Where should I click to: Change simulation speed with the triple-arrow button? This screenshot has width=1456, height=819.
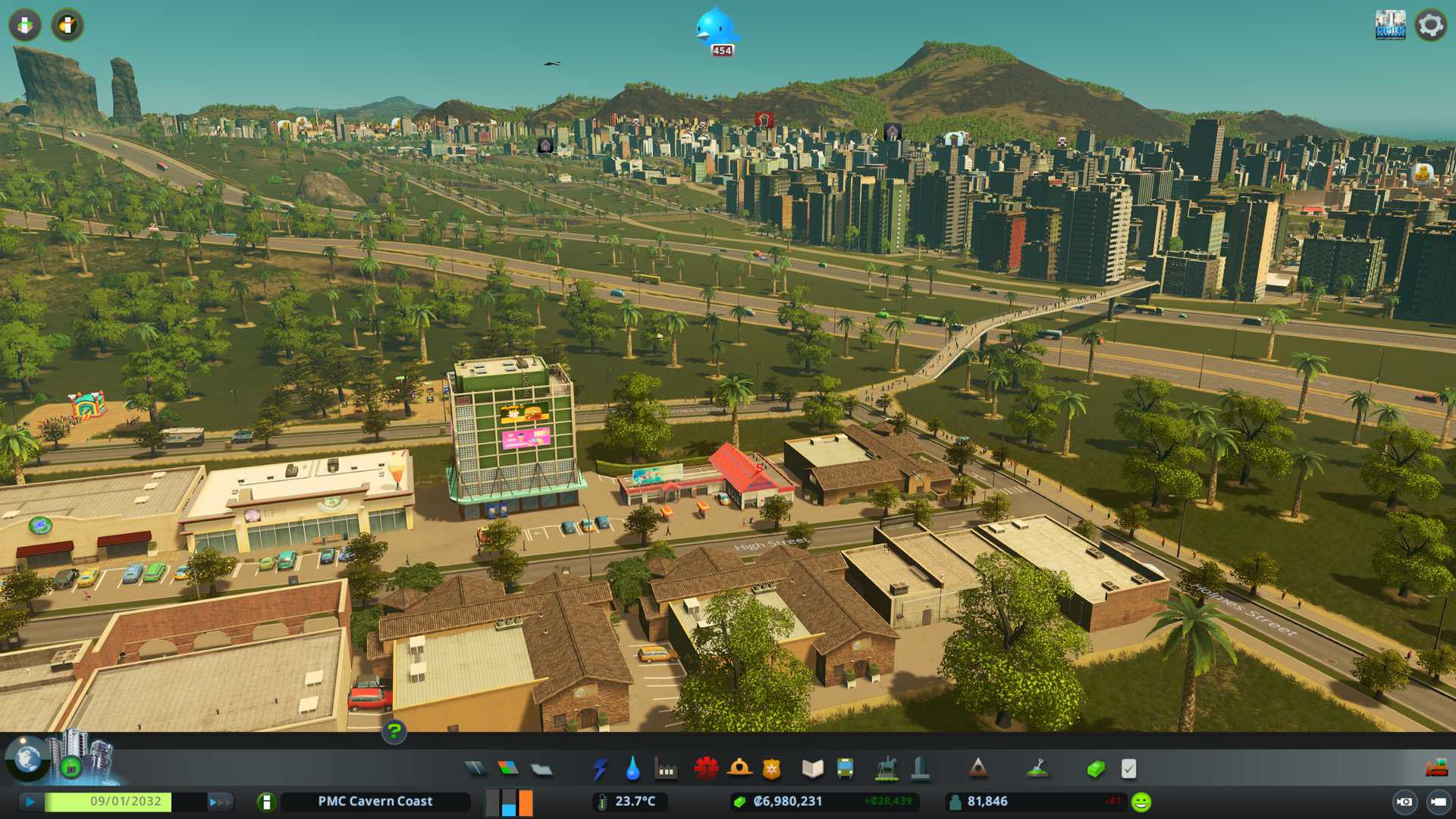(219, 802)
